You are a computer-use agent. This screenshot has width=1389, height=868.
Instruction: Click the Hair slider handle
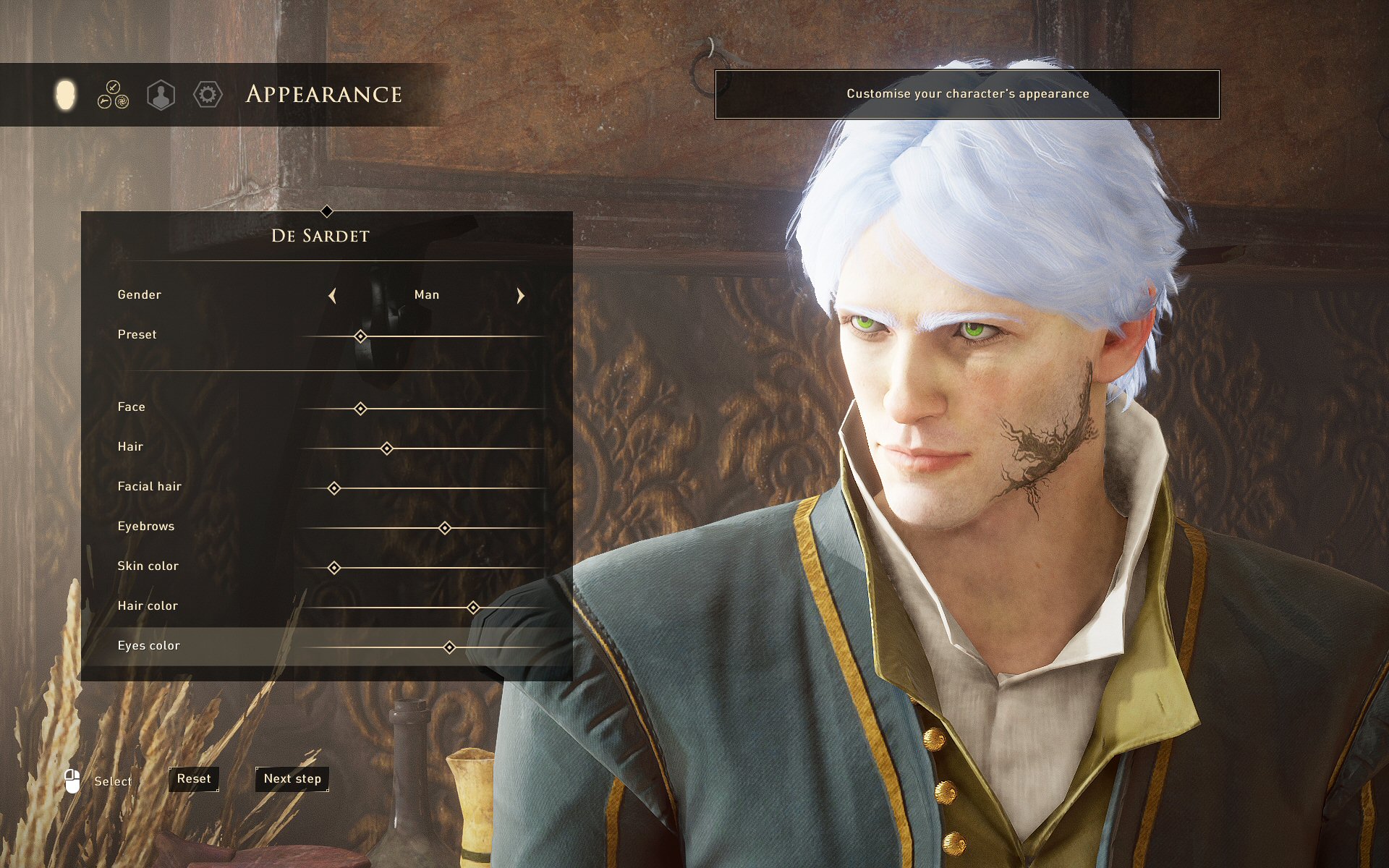tap(387, 448)
